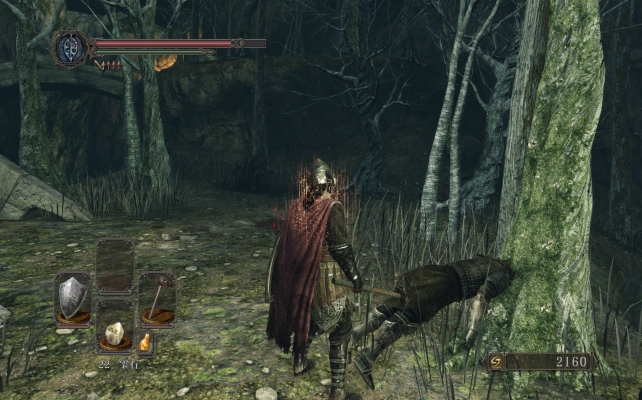This screenshot has height=400, width=642.
Task: Select the white stone consumable item slot
Action: pyautogui.click(x=115, y=333)
